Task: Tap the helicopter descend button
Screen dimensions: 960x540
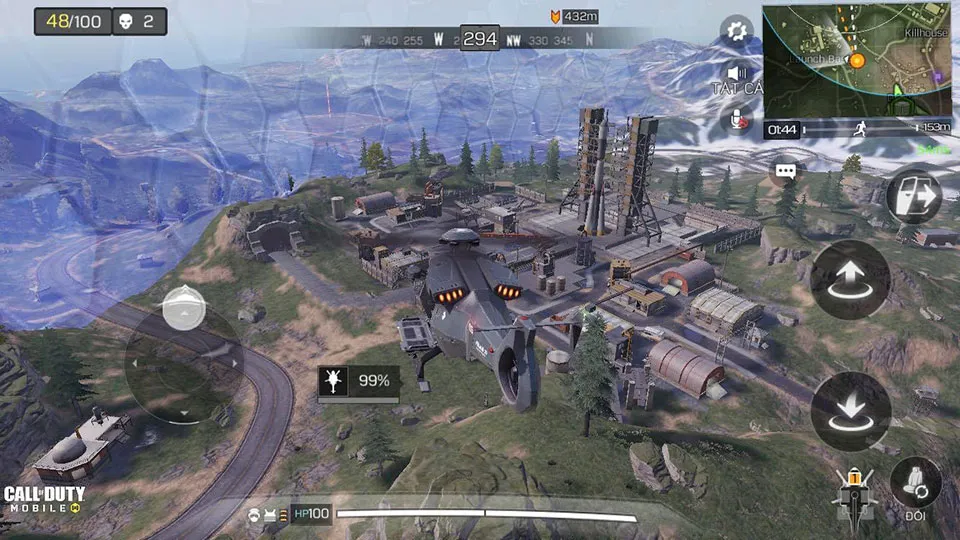Action: 850,411
